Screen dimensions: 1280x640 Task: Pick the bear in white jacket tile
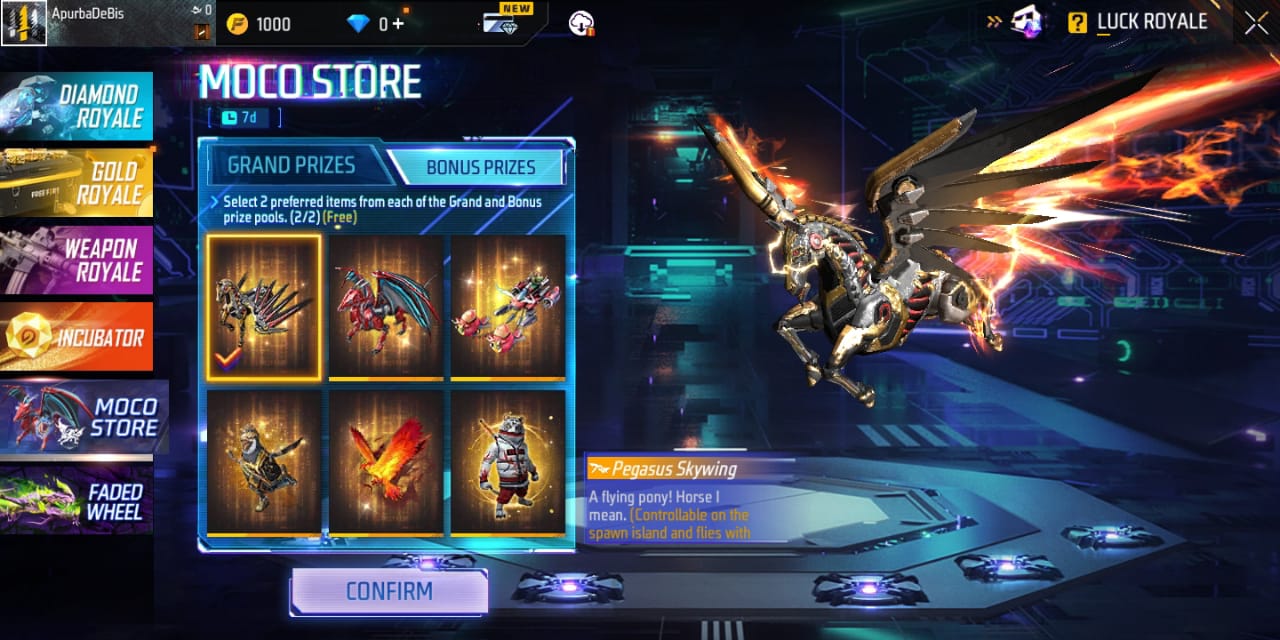(x=508, y=461)
